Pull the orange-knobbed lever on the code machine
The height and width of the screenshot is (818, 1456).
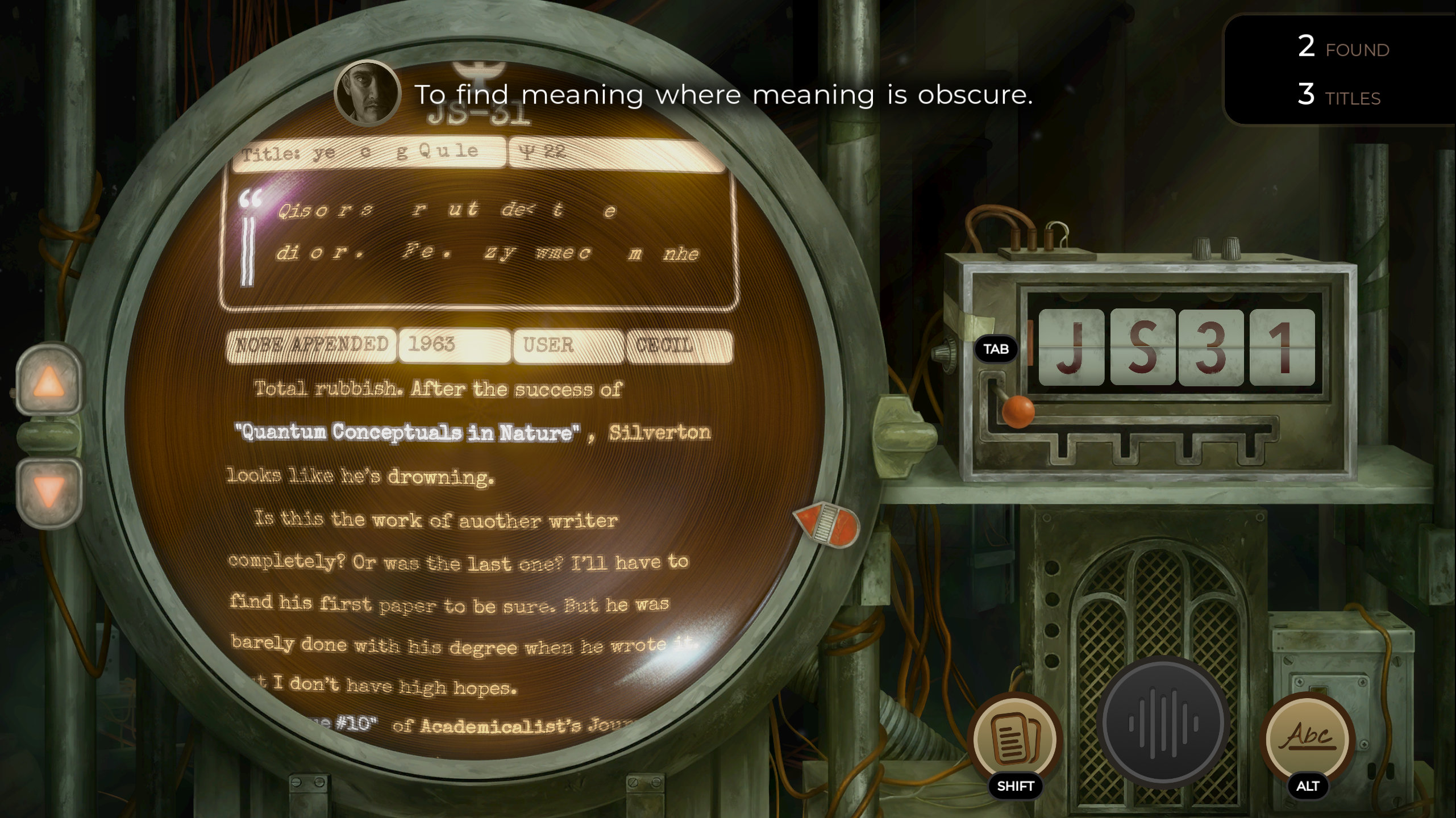(1017, 410)
